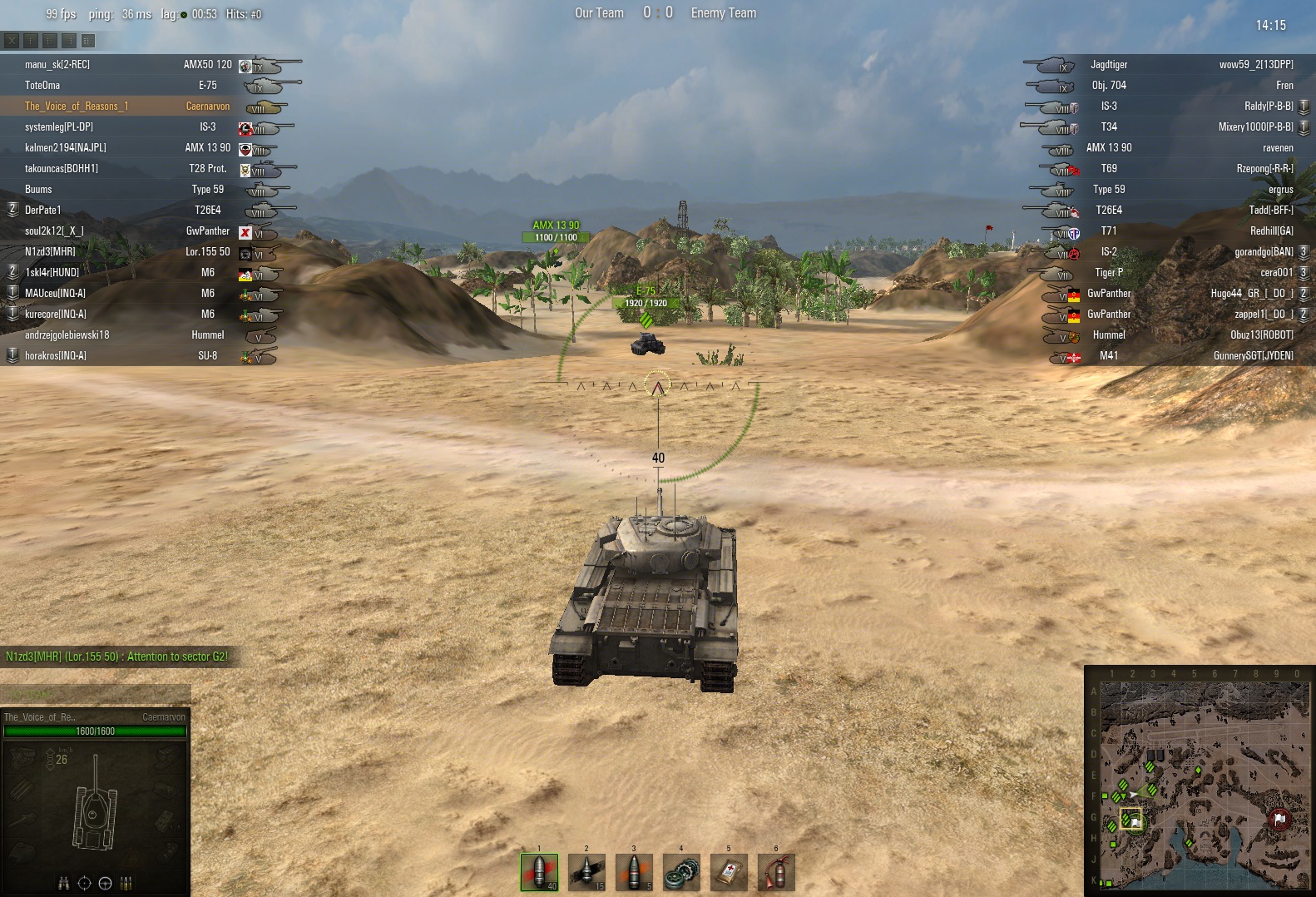1316x897 pixels.
Task: Click the three-bullets loader icon
Action: click(126, 884)
